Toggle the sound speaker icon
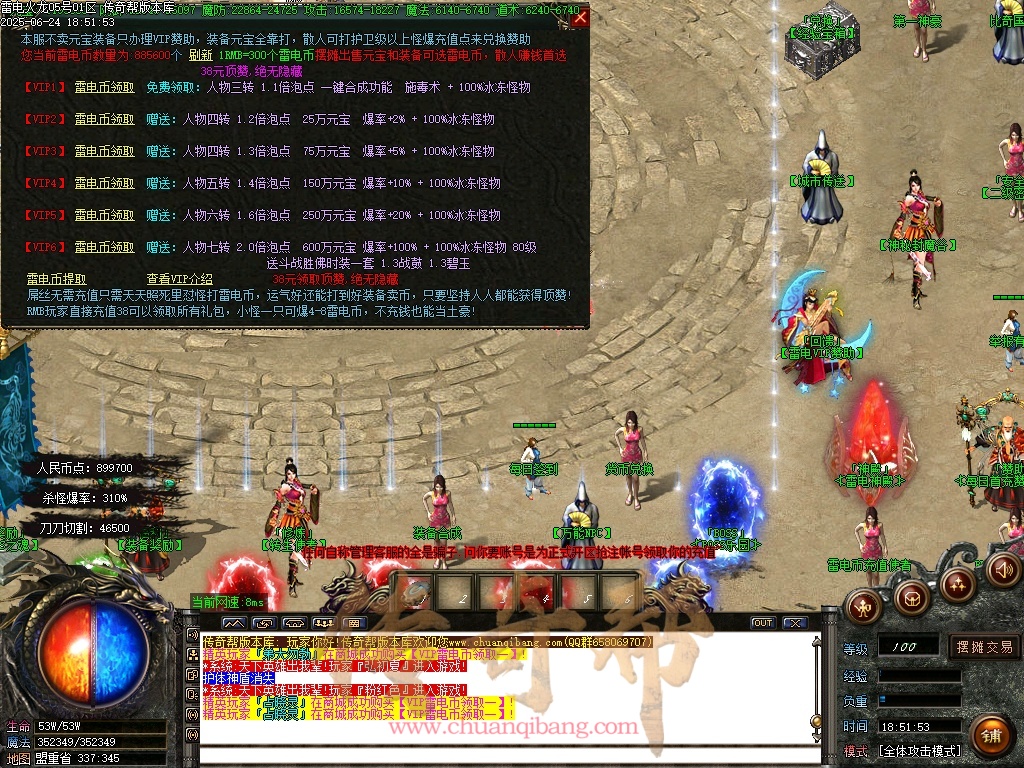 click(x=1002, y=571)
